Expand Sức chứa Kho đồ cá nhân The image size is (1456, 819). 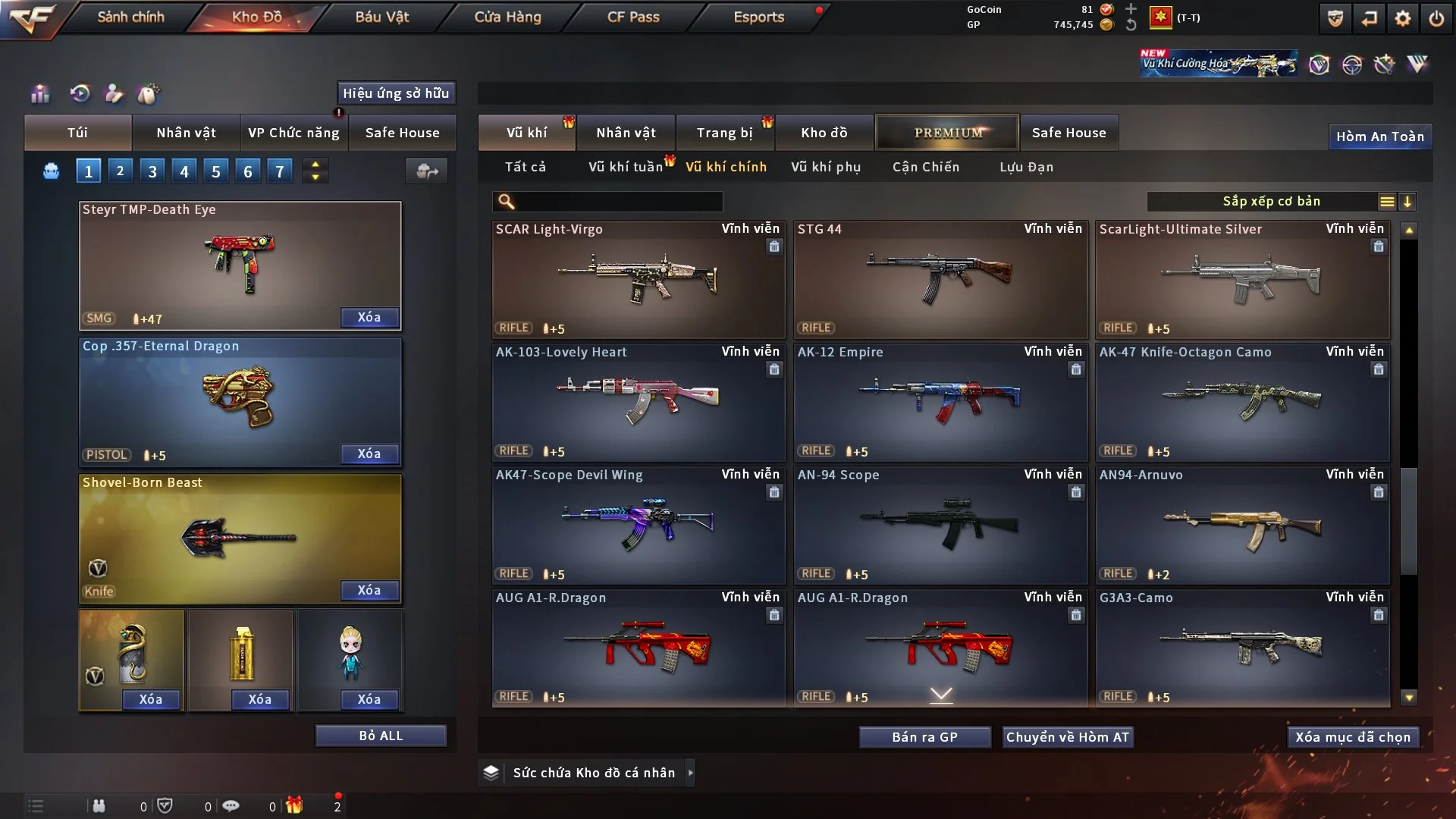594,773
